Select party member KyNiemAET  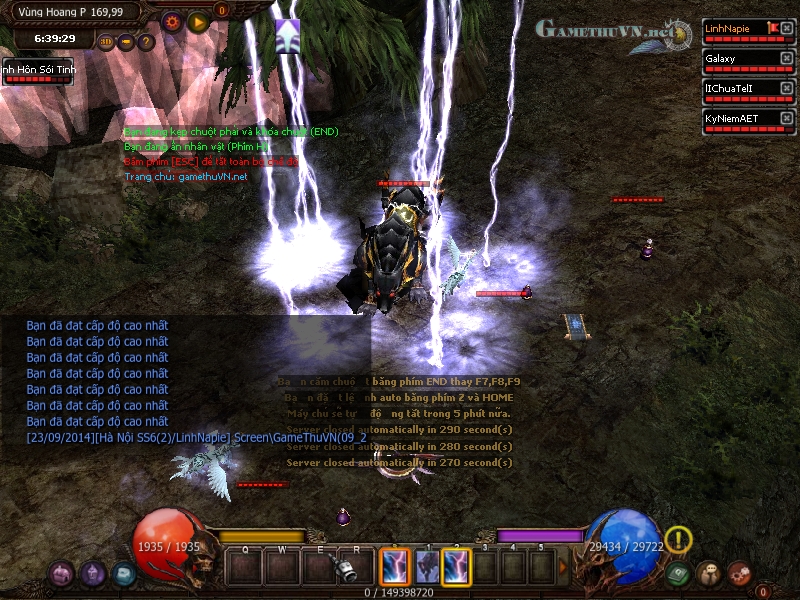point(740,118)
